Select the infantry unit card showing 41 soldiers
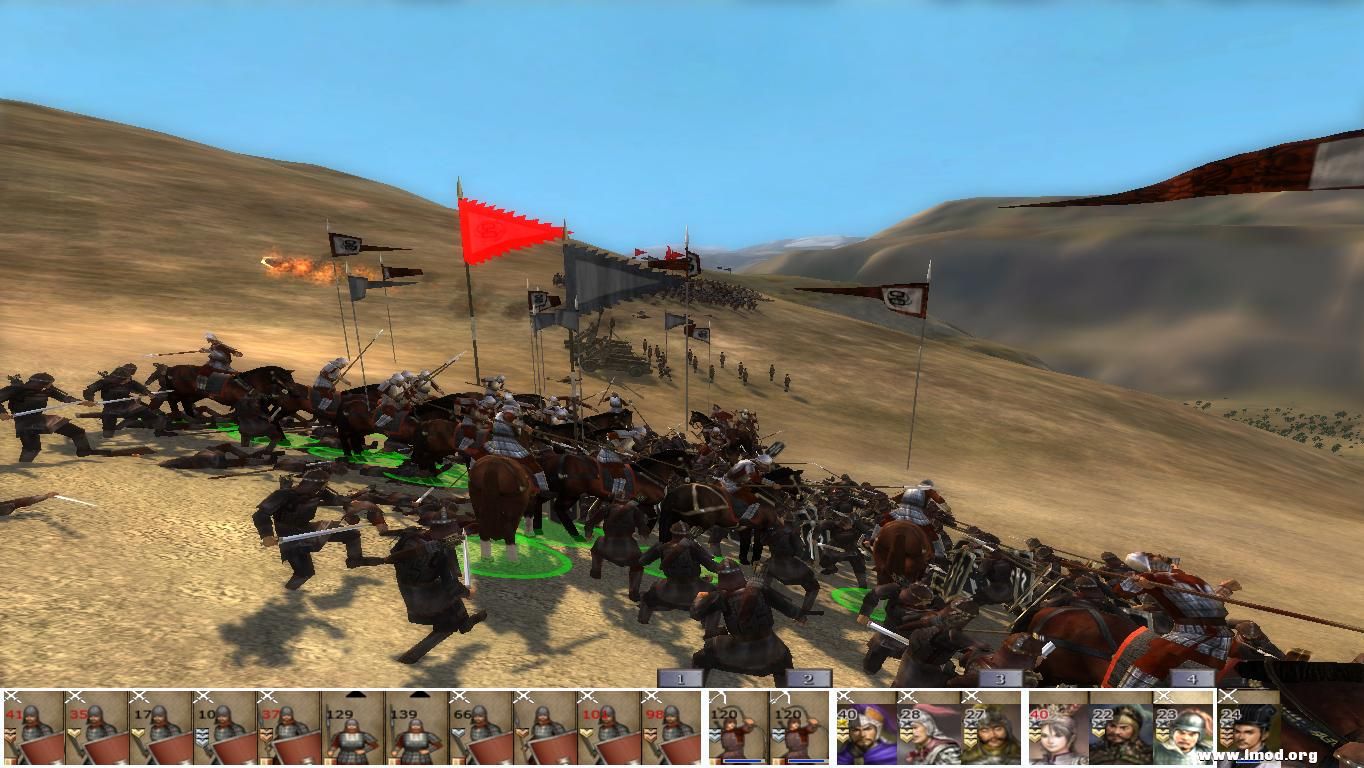Screen dimensions: 1364x768 point(35,730)
